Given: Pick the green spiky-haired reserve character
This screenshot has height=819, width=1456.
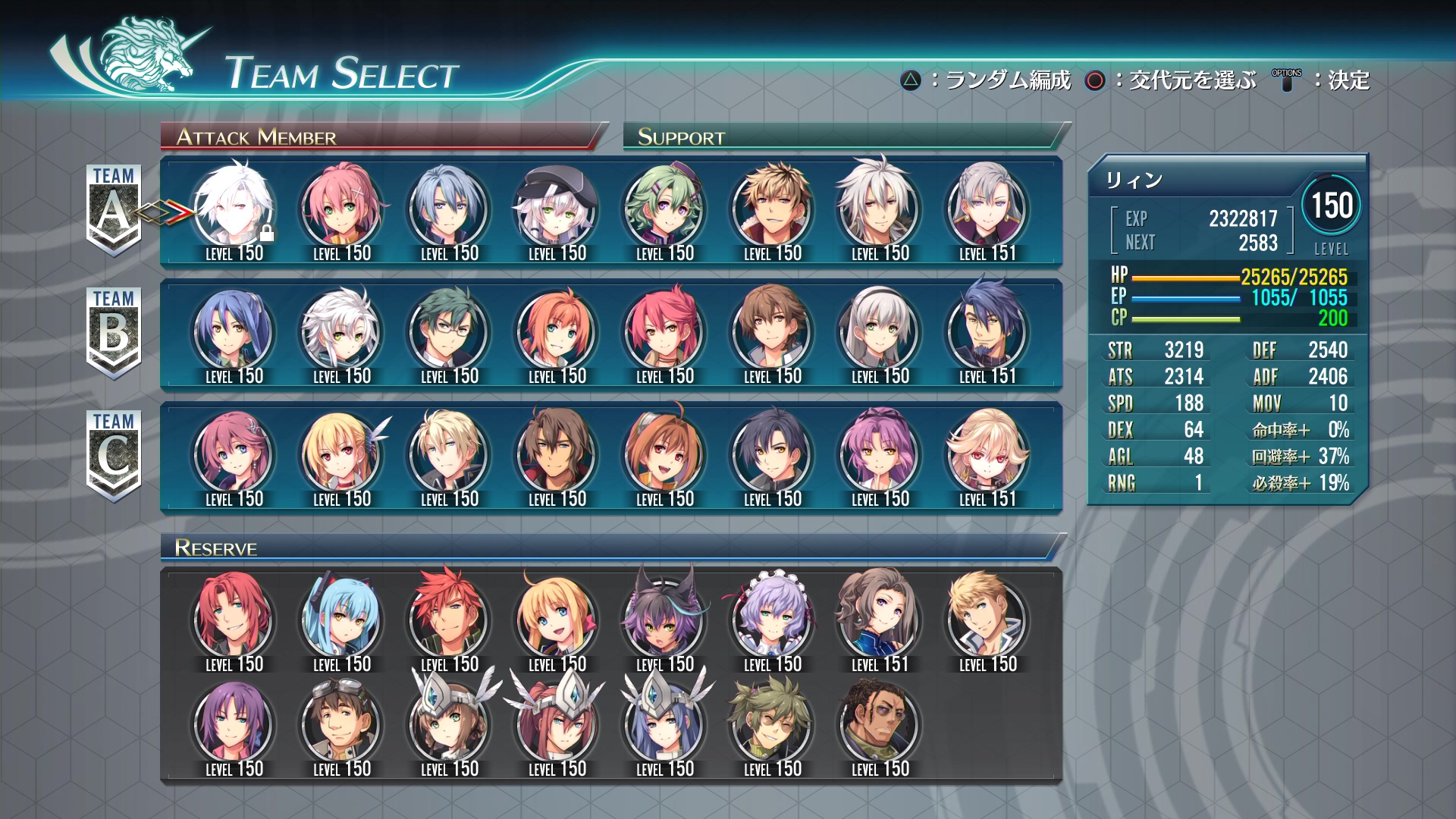Looking at the screenshot, I should tap(773, 724).
